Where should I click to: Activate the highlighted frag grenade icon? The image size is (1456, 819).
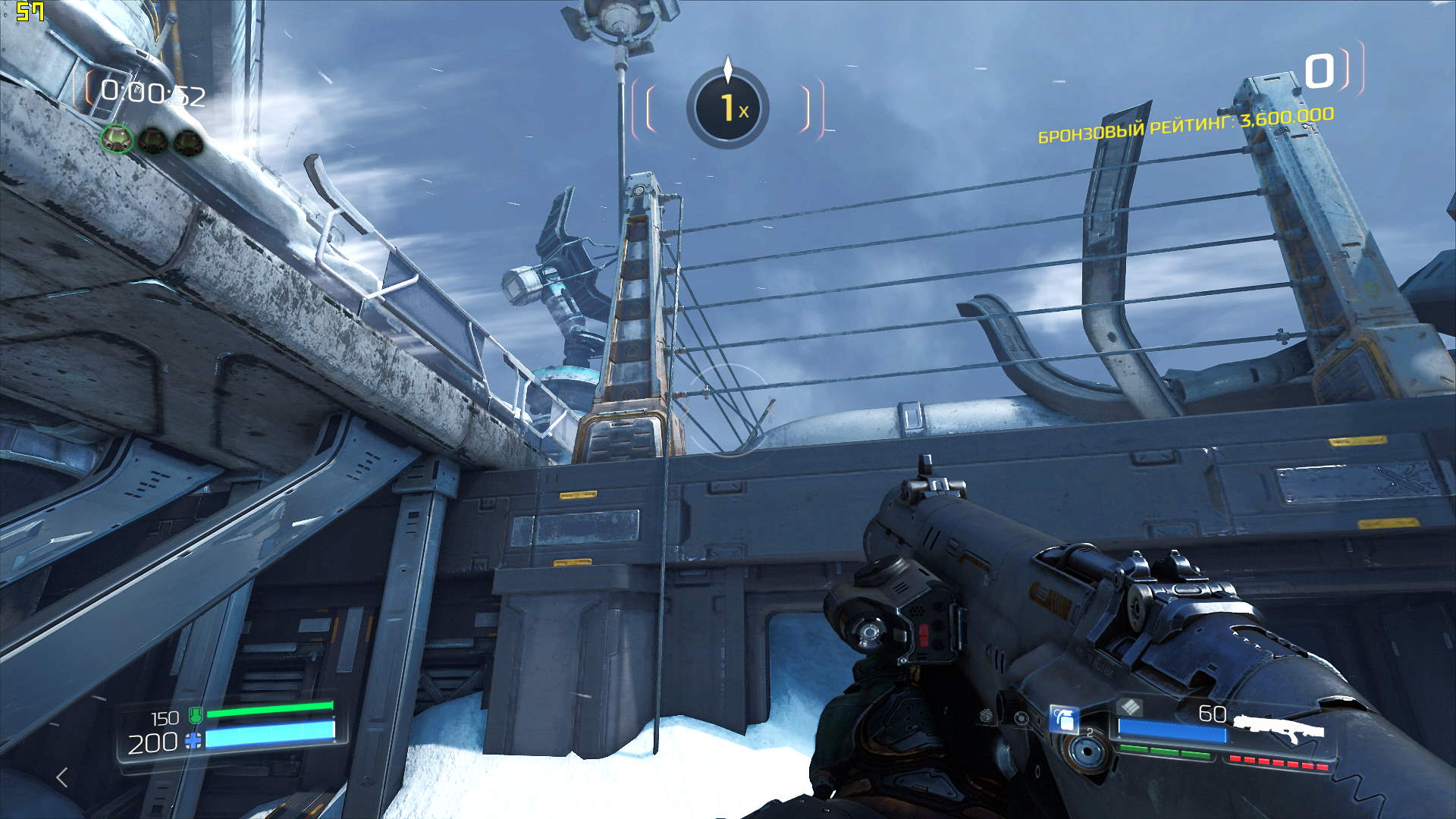click(1063, 719)
